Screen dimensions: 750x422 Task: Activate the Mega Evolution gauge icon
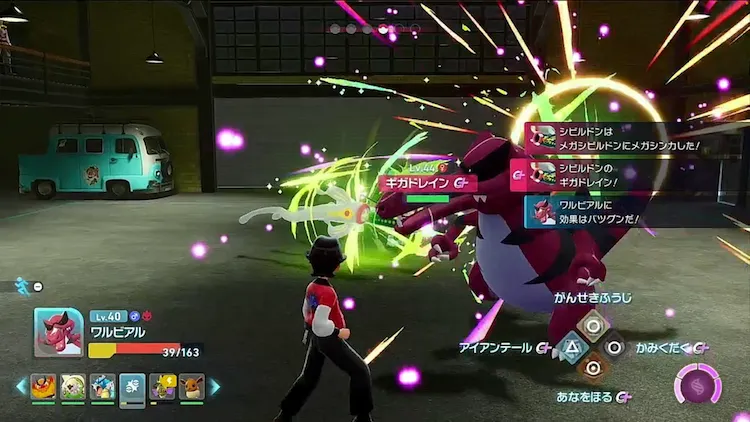pyautogui.click(x=698, y=384)
